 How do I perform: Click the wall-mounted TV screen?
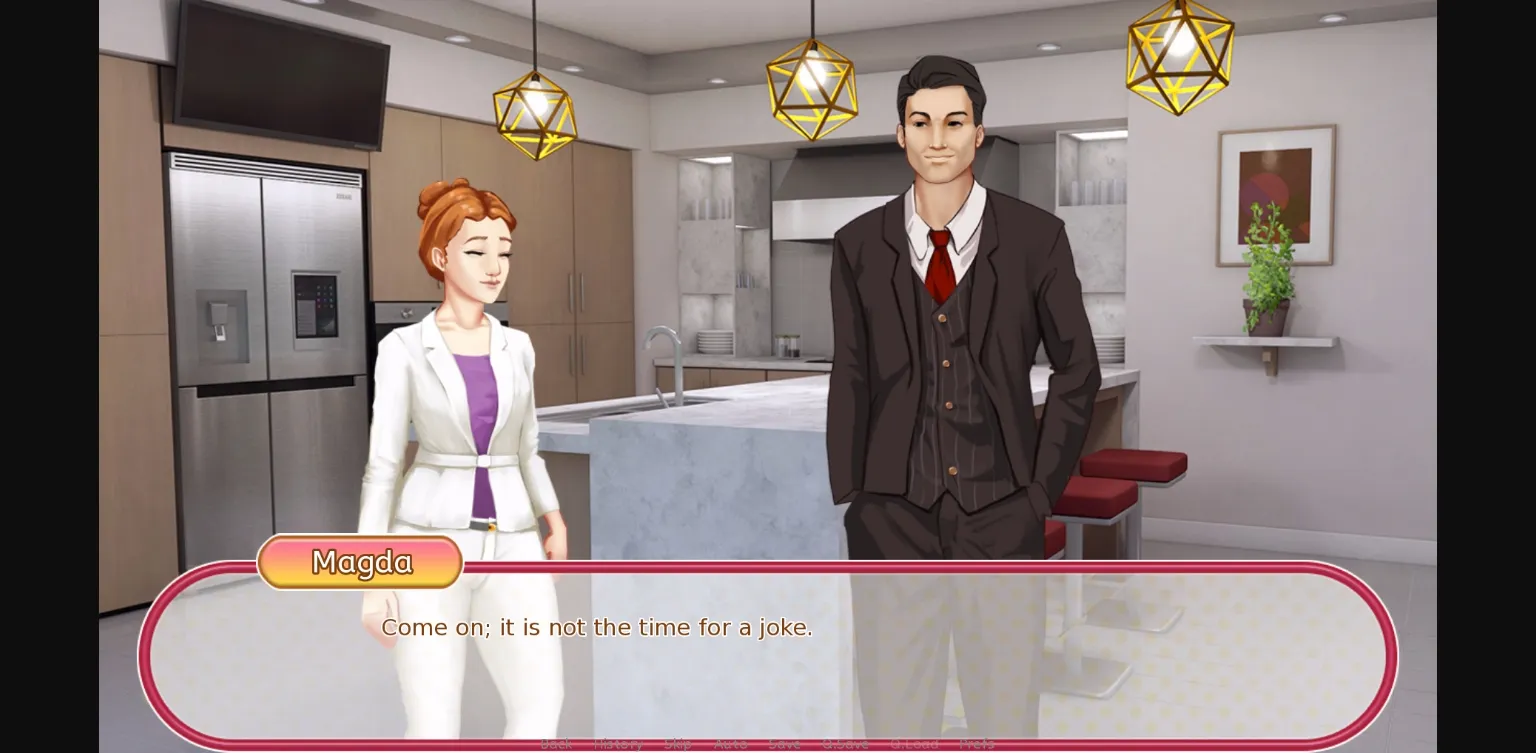pyautogui.click(x=283, y=75)
